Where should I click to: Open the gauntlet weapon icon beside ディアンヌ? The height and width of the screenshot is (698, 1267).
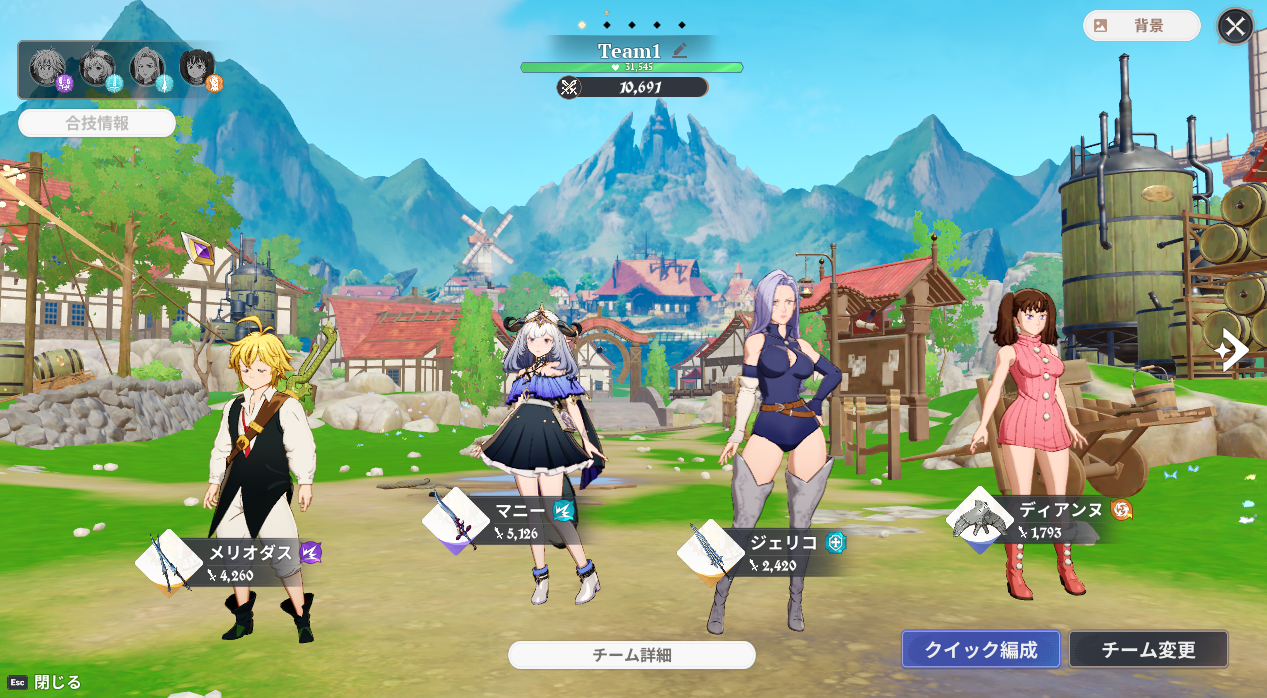[x=980, y=519]
